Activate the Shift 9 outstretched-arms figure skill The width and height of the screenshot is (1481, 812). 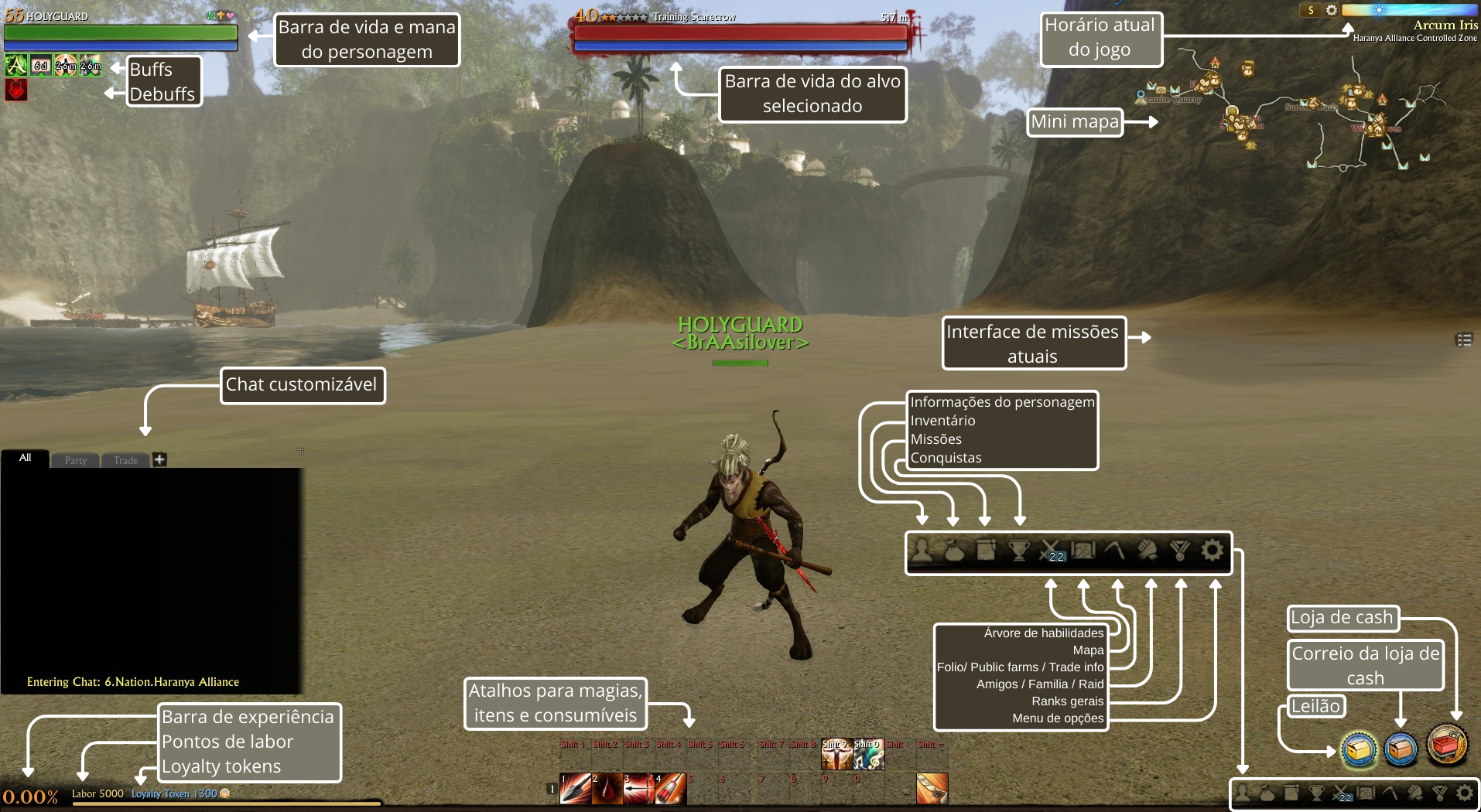[836, 755]
